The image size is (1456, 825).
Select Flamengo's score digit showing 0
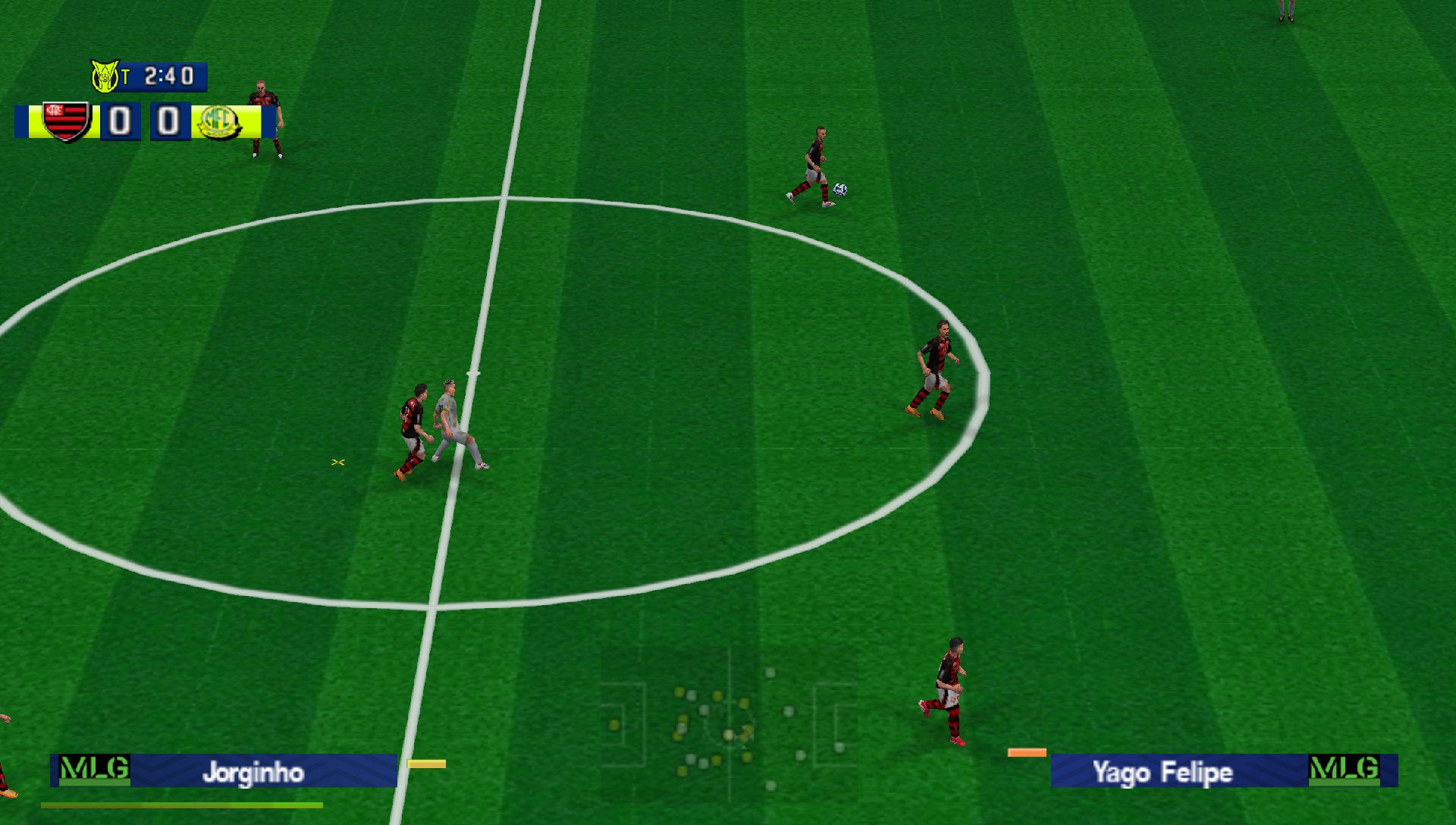click(x=118, y=121)
